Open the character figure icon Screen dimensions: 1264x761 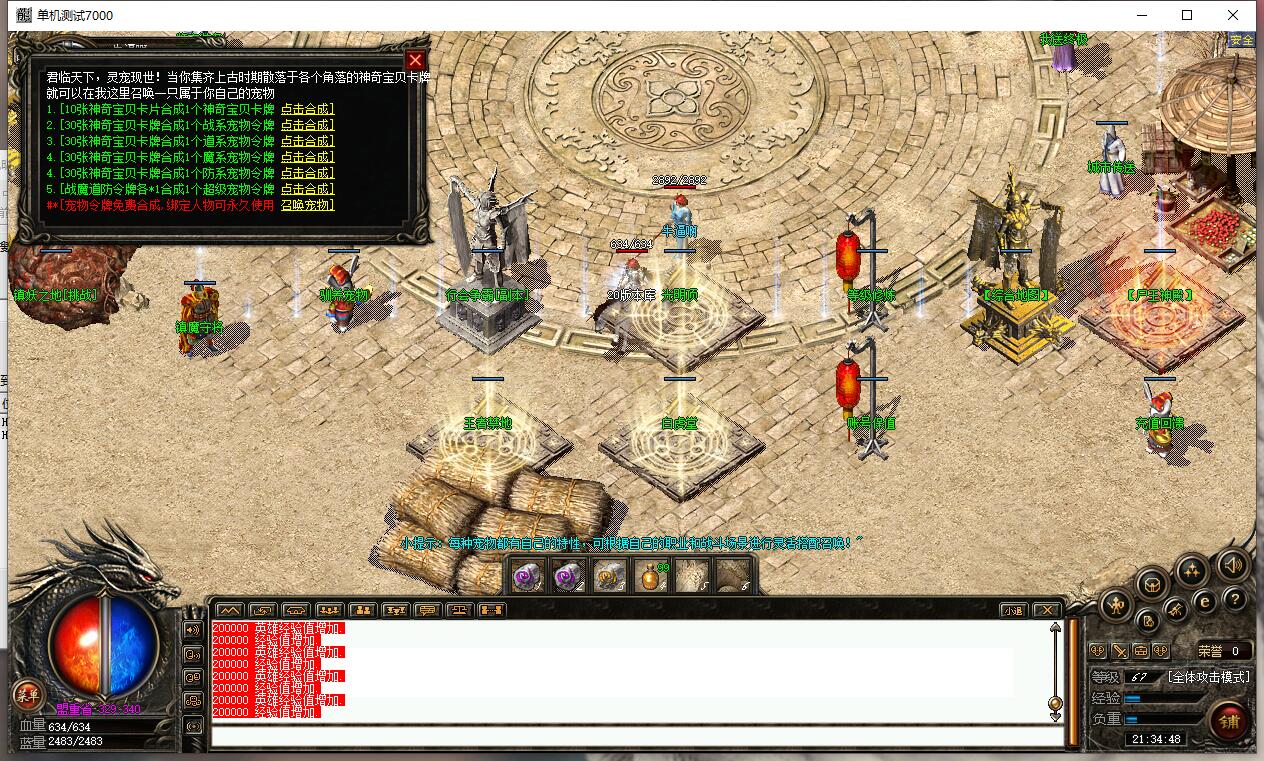pyautogui.click(x=1116, y=604)
